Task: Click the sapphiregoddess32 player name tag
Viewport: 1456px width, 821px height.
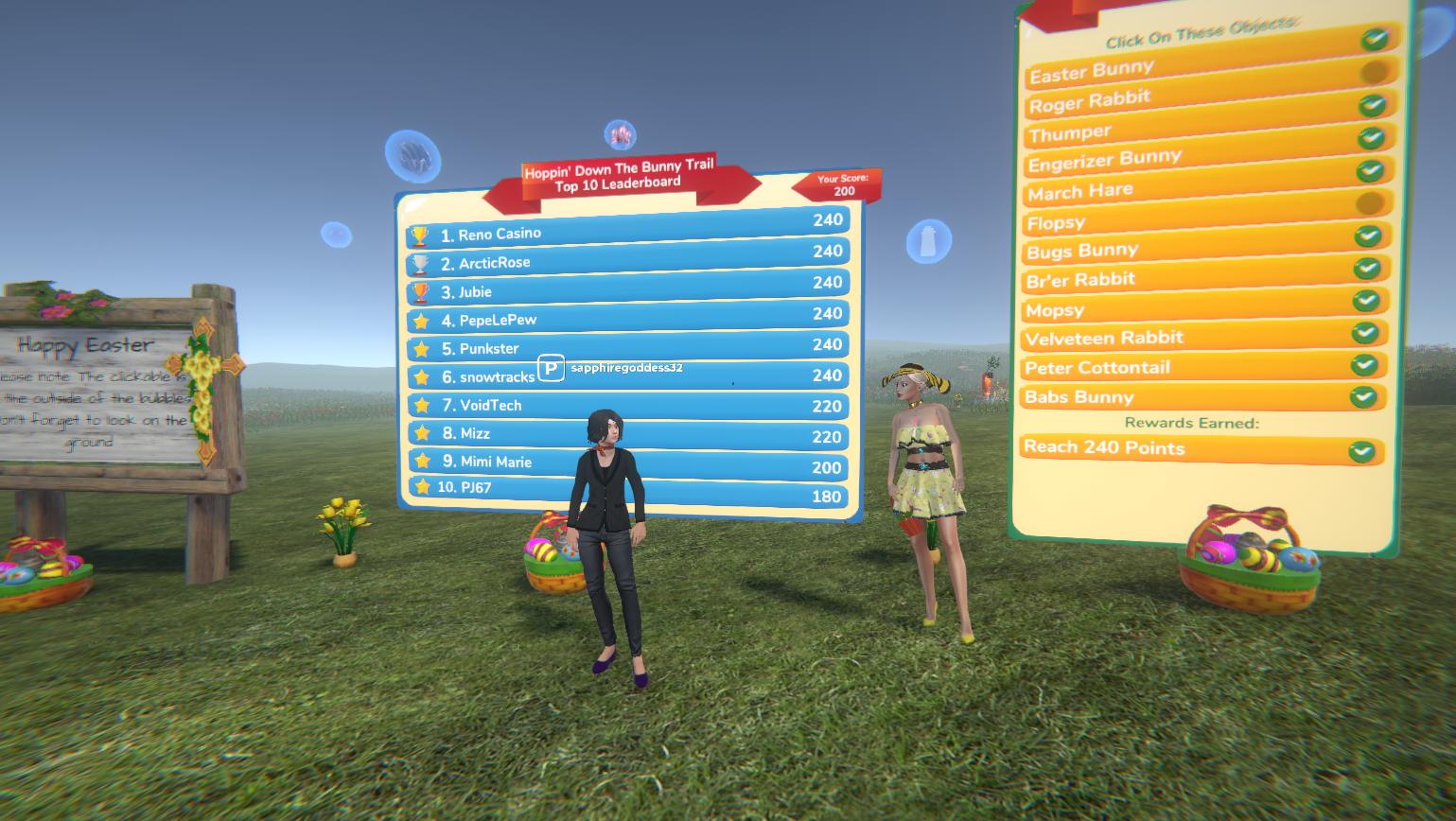Action: click(626, 367)
